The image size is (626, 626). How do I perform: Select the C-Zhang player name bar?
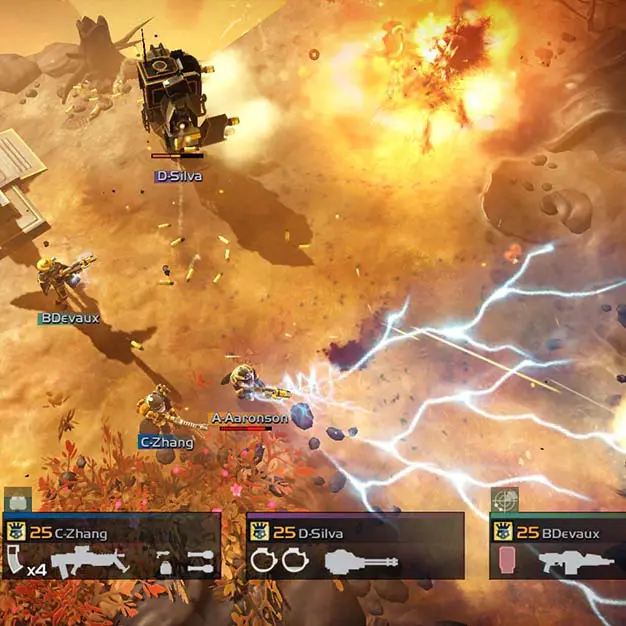click(111, 533)
